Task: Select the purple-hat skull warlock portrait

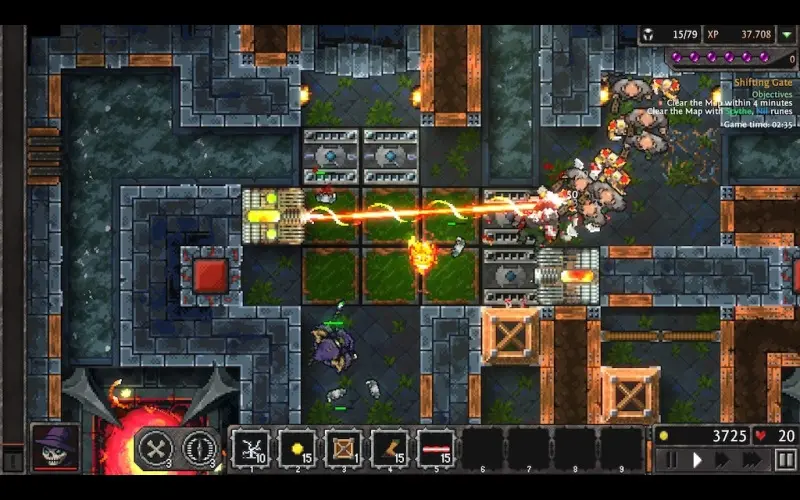Action: (54, 448)
